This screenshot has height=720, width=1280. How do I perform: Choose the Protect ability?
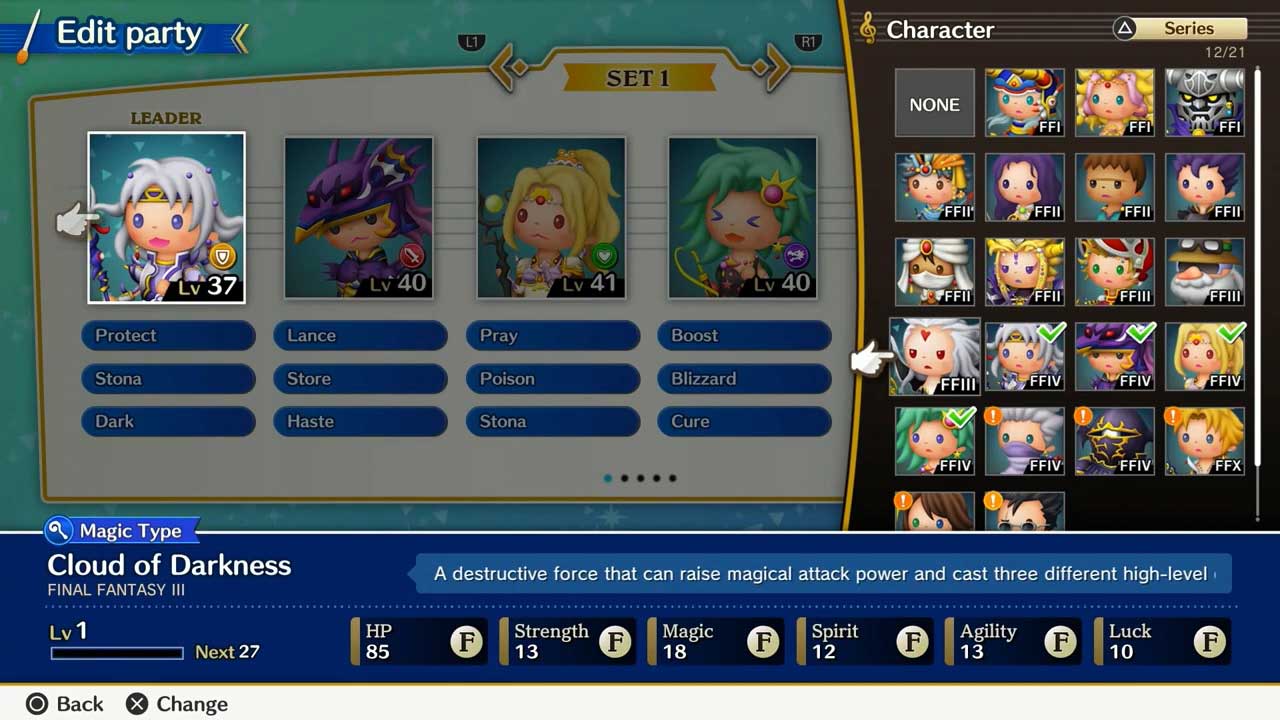coord(168,335)
